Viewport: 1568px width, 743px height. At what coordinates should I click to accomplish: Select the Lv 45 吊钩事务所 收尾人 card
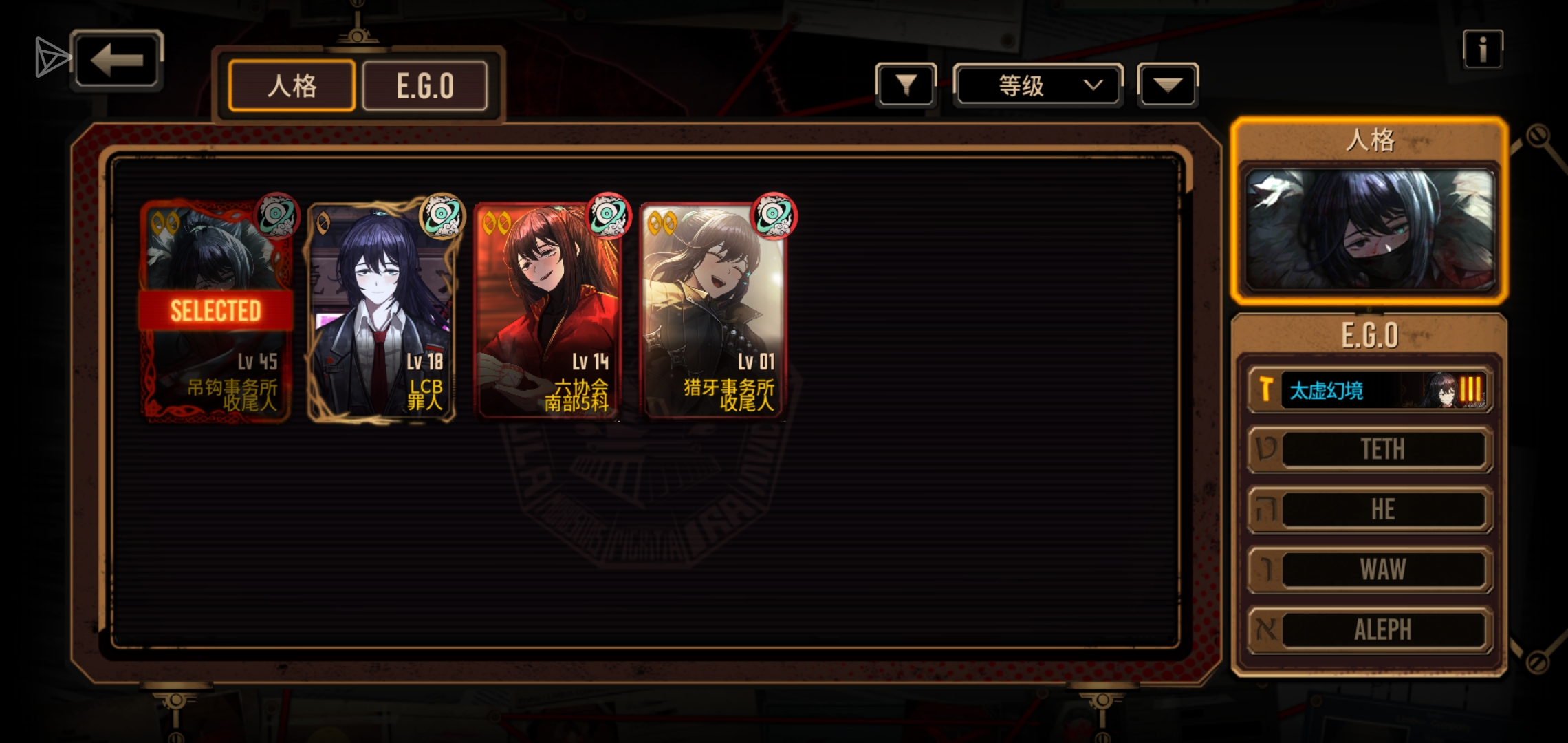click(216, 311)
